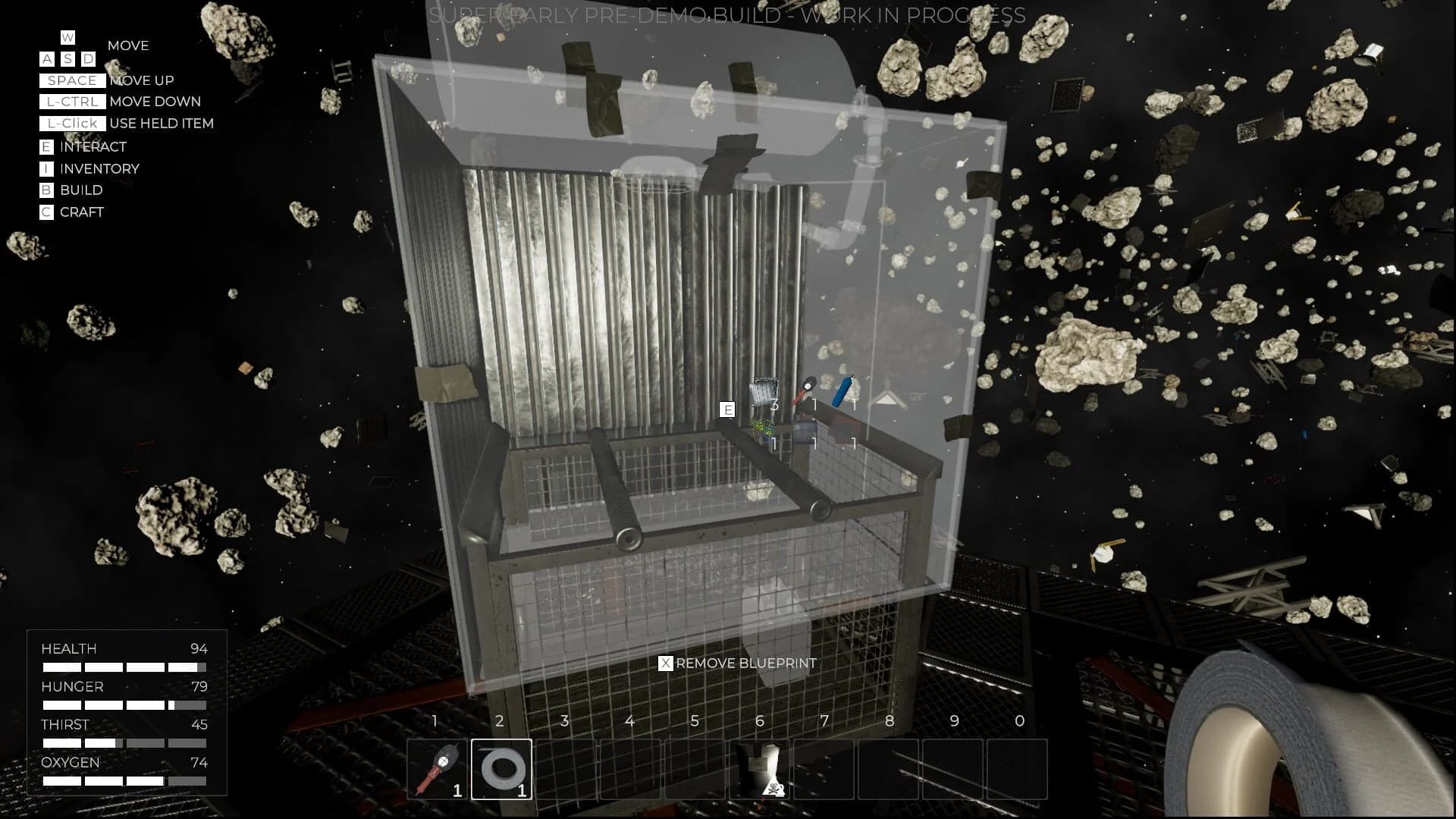Click the L-CTRL key icon for MOVE DOWN

(72, 102)
